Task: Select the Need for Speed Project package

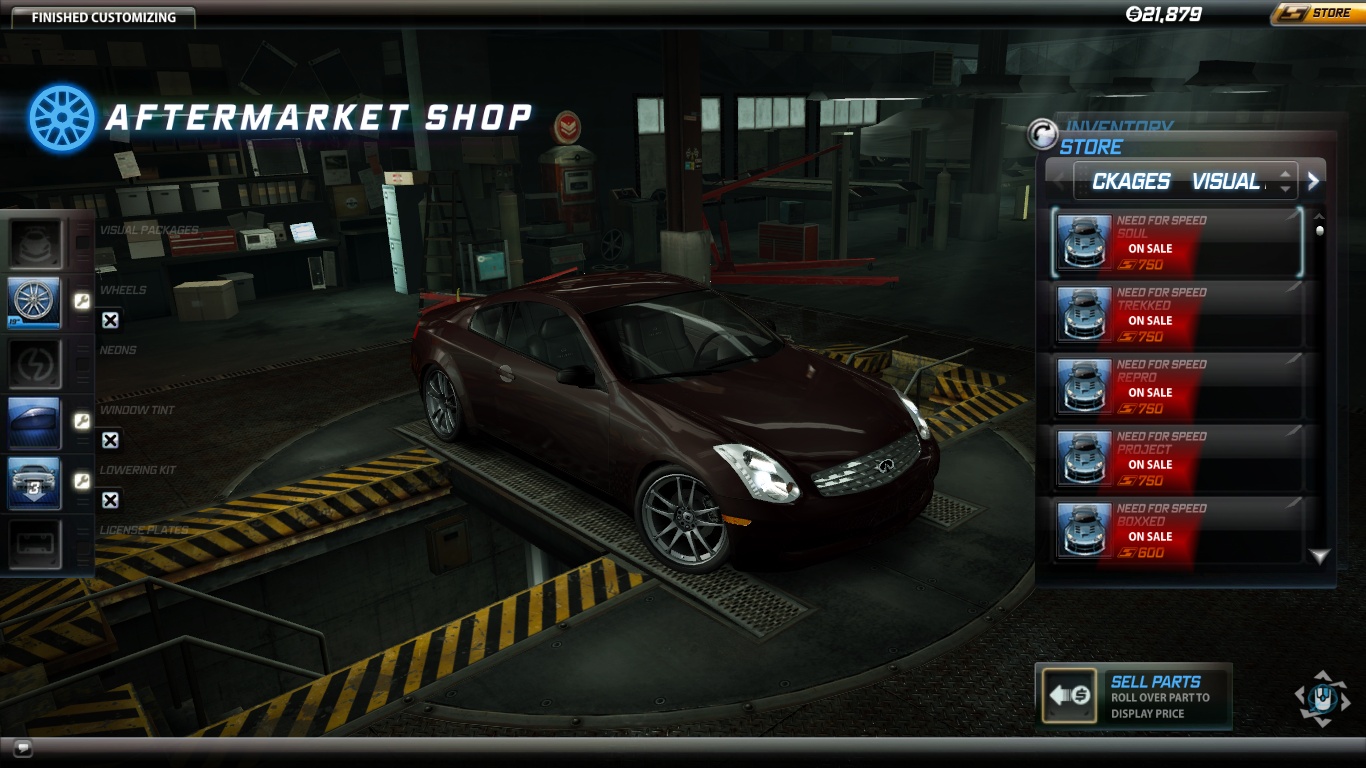Action: point(1178,459)
